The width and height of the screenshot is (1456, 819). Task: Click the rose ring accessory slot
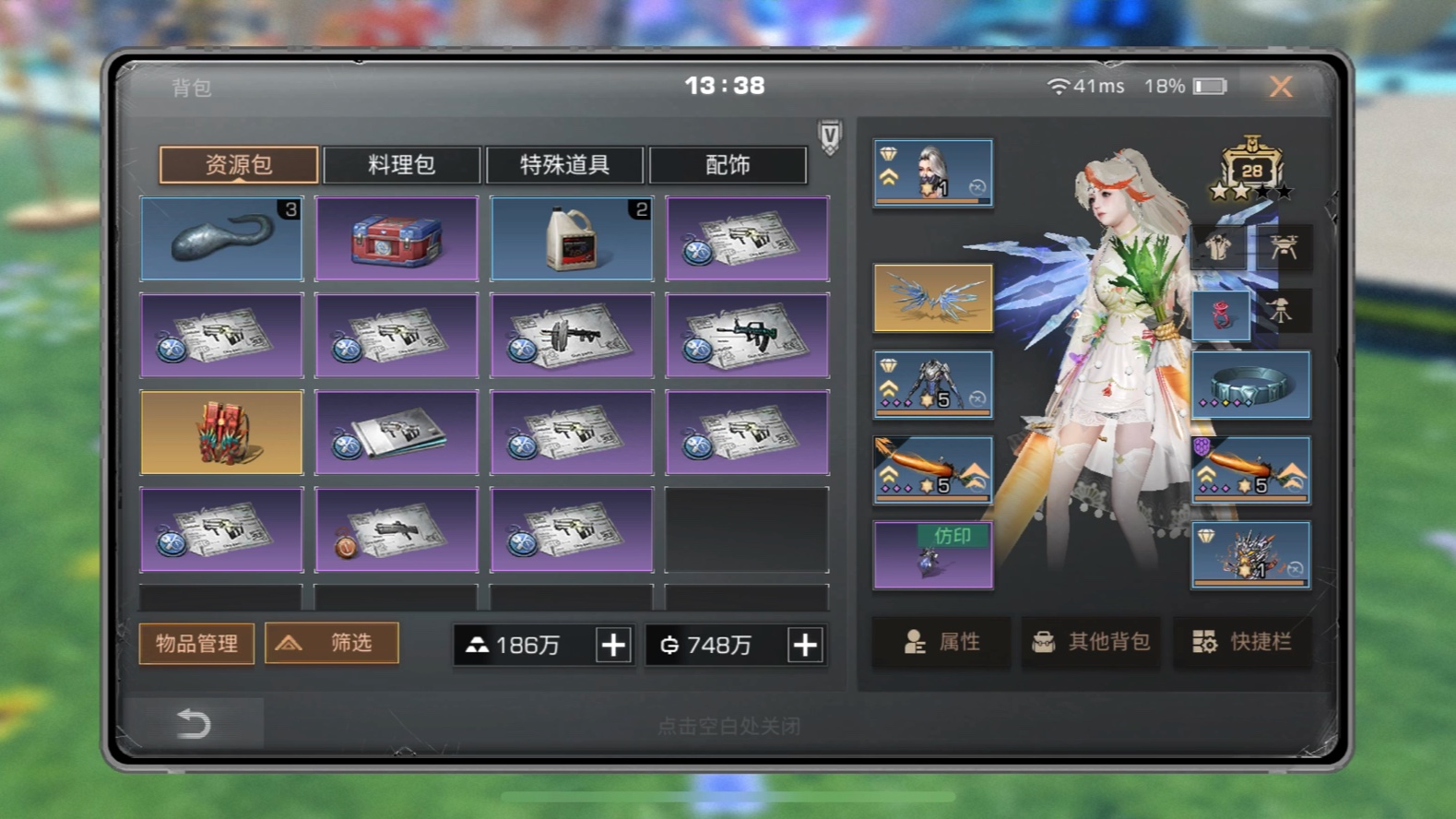tap(1222, 314)
